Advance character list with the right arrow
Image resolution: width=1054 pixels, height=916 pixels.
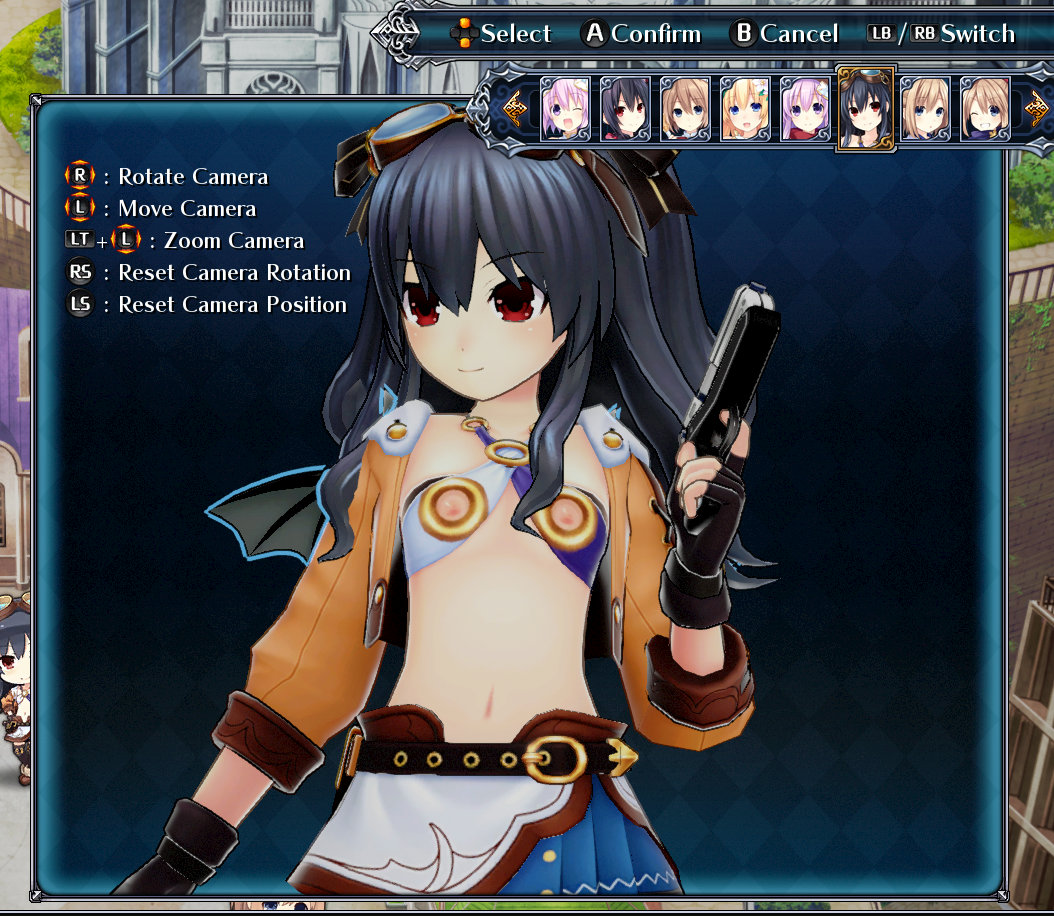point(1037,105)
